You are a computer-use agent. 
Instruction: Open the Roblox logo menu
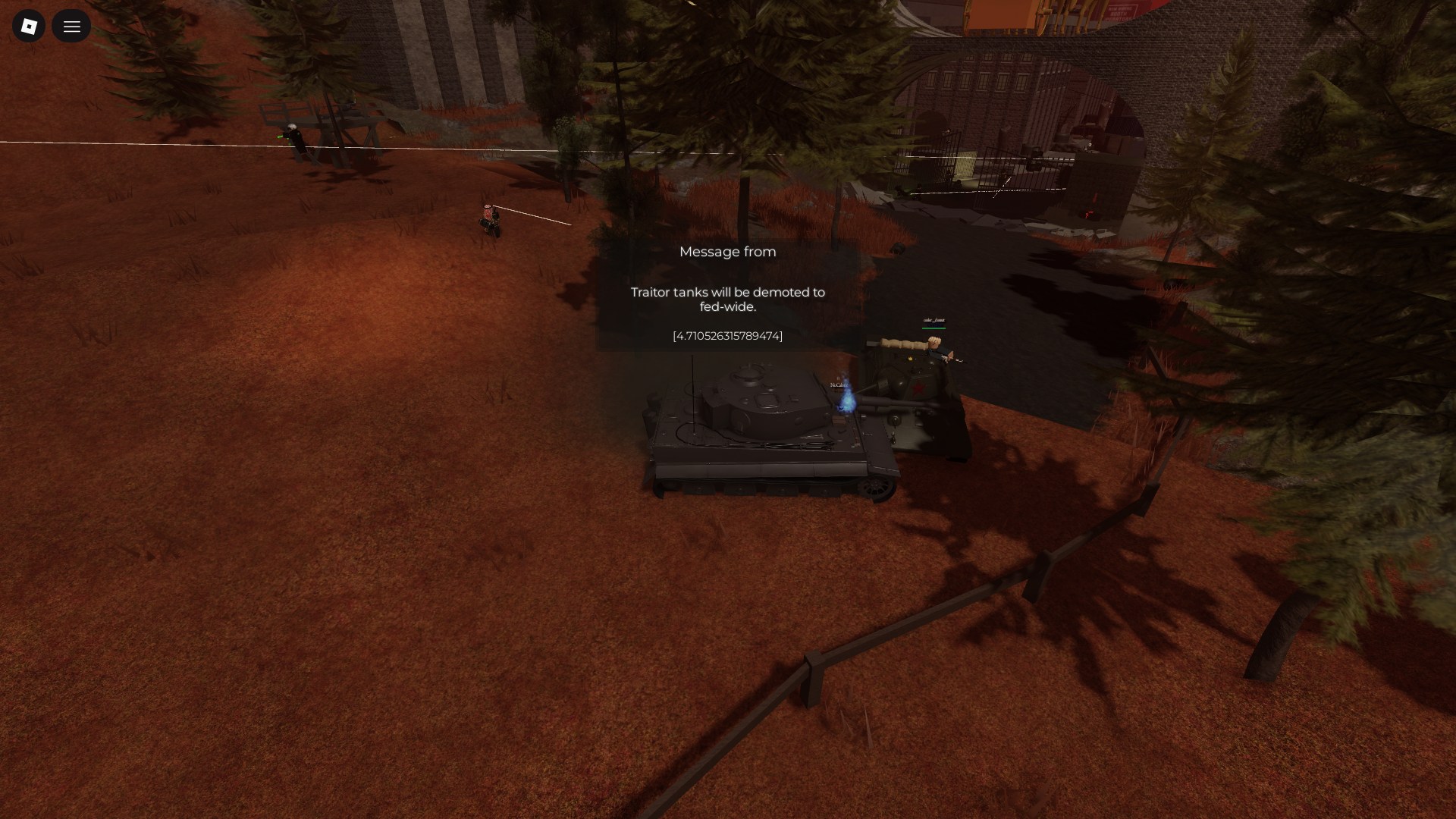tap(29, 27)
